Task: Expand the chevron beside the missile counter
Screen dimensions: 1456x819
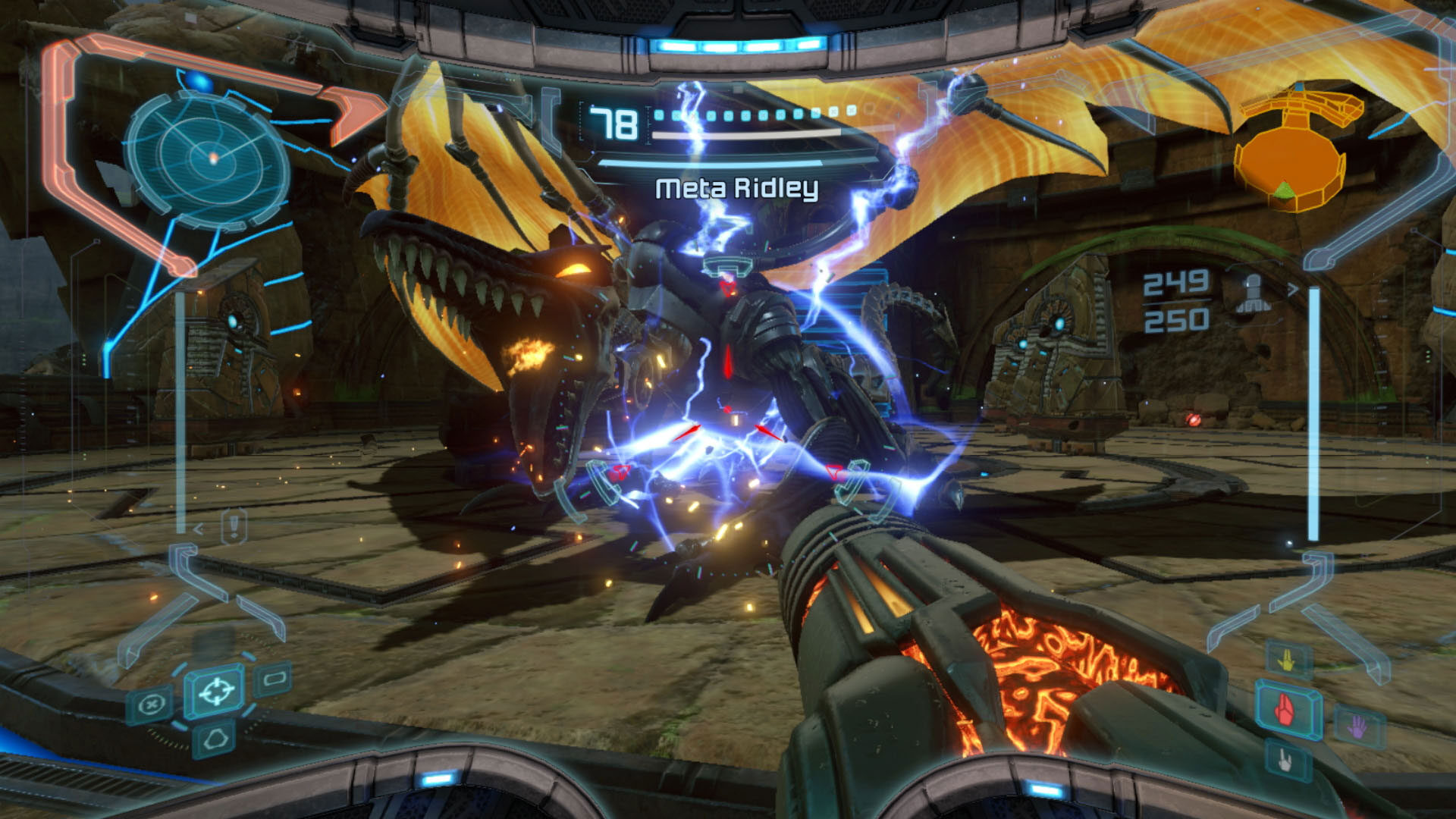Action: 1293,290
